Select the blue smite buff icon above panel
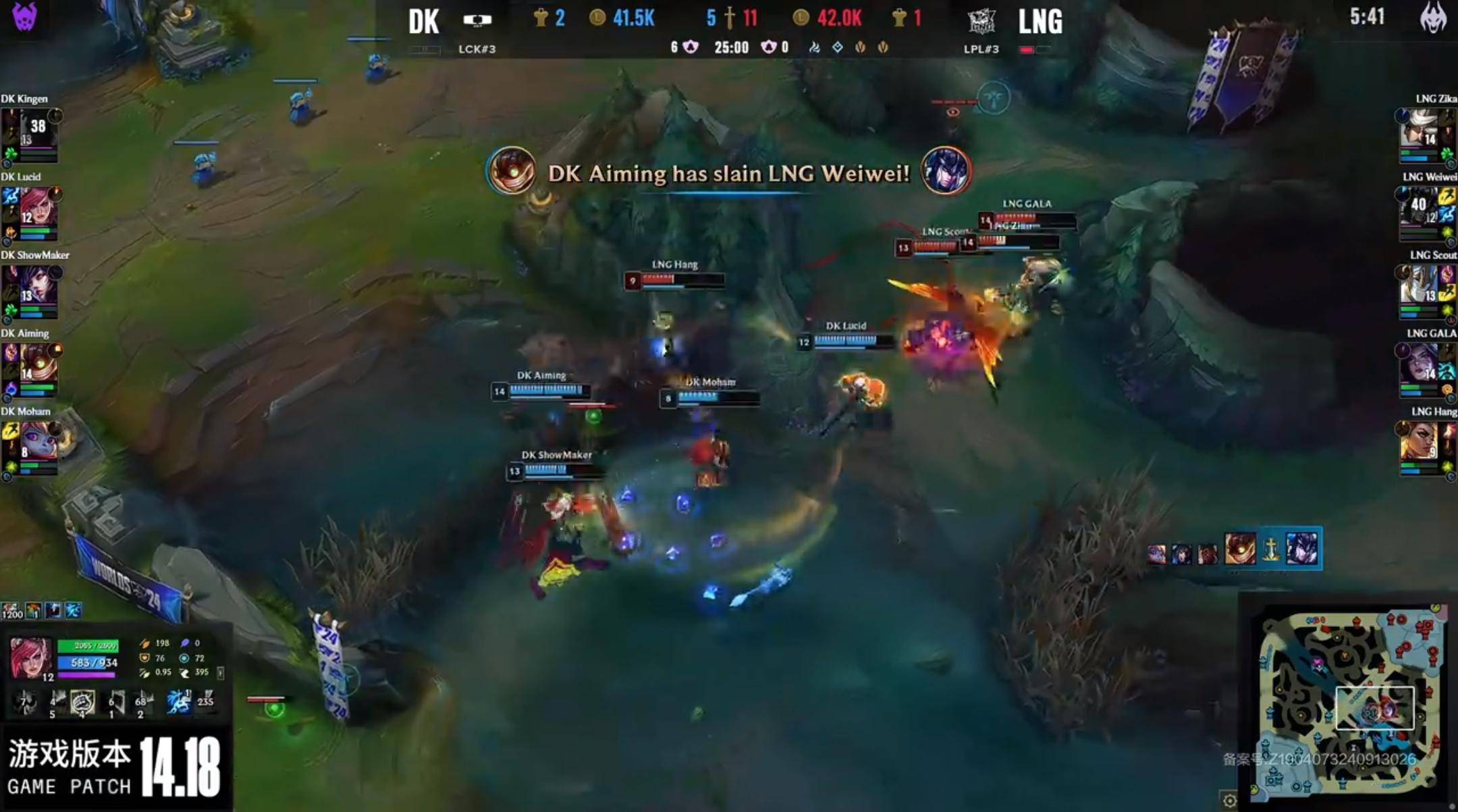The image size is (1458, 812). pos(73,611)
